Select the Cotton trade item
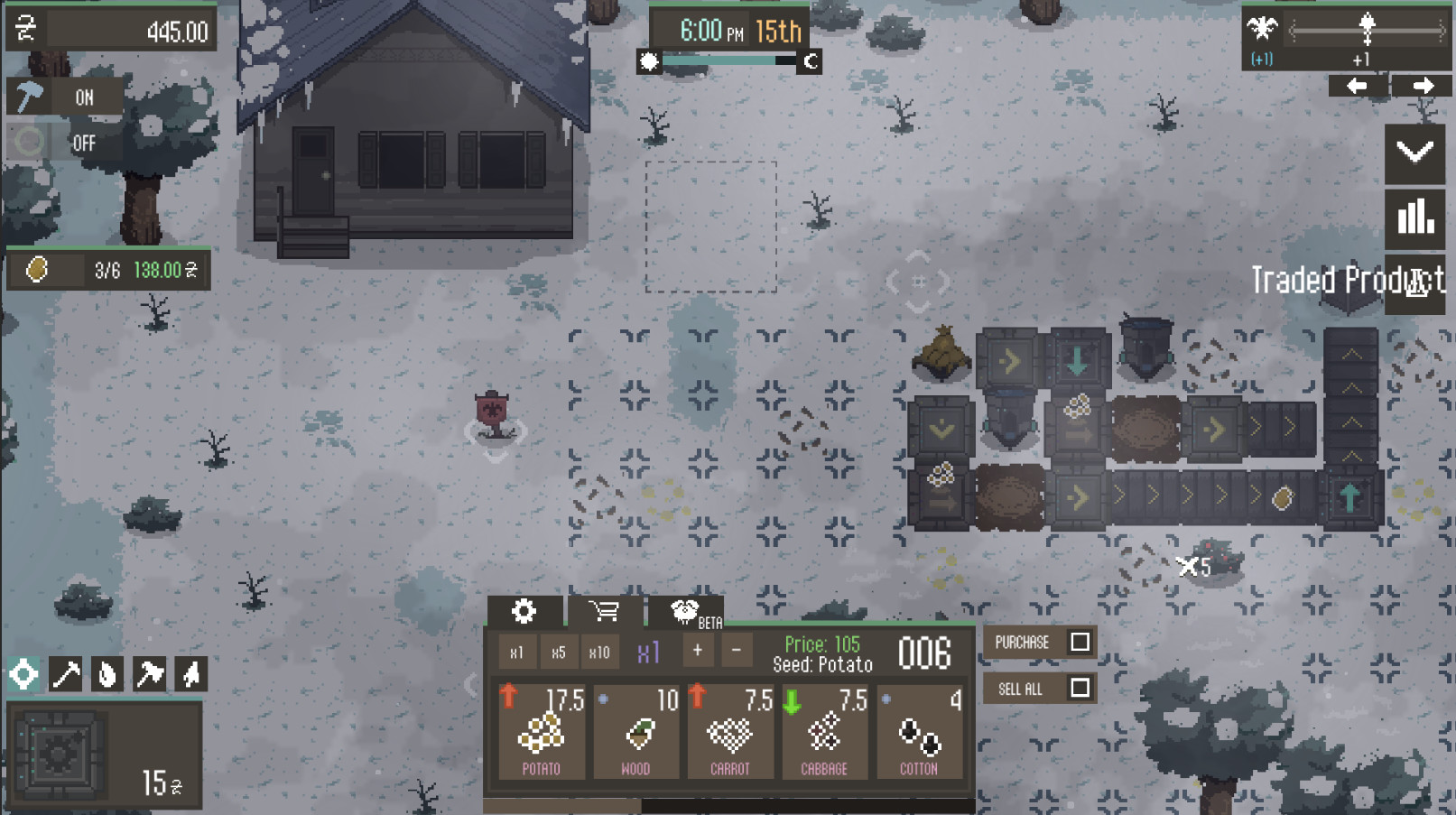 pos(919,732)
